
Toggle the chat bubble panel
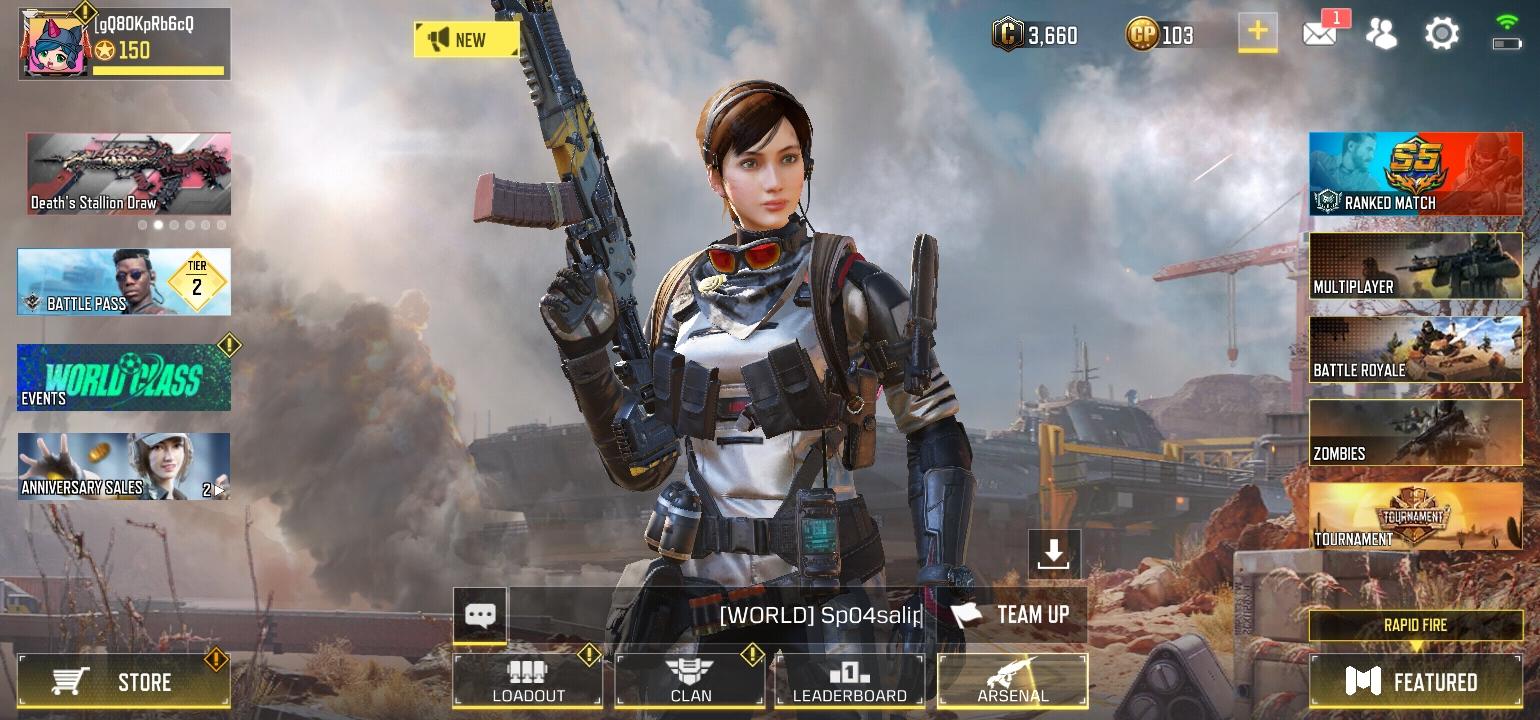click(x=480, y=614)
